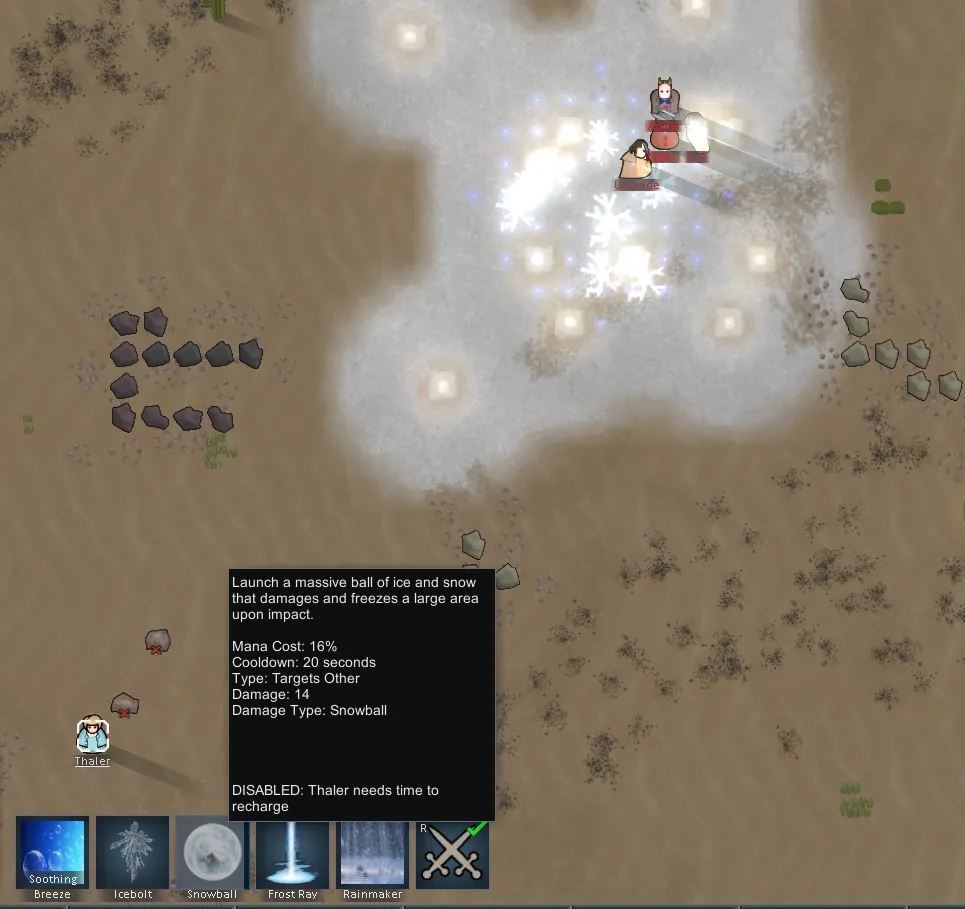
Task: Activate the Icebolt spell icon
Action: 132,852
